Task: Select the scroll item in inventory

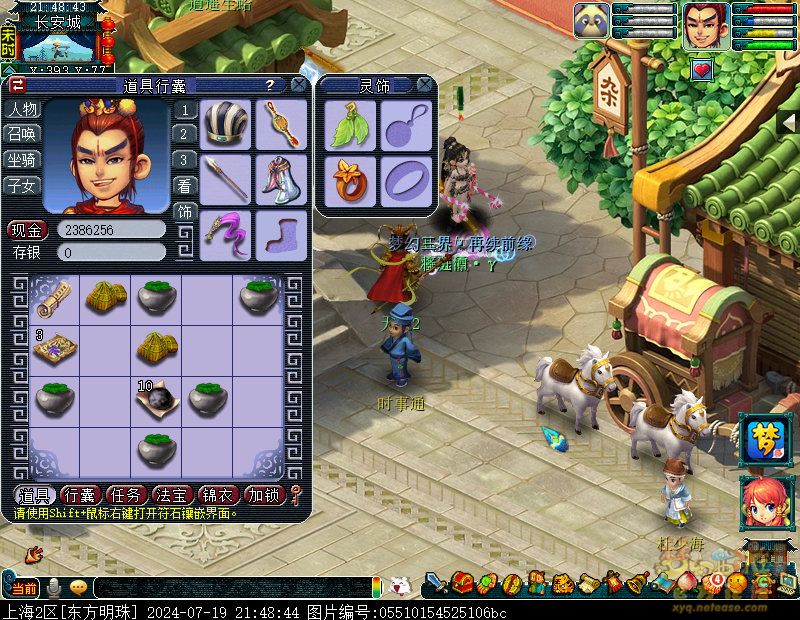Action: pyautogui.click(x=54, y=296)
